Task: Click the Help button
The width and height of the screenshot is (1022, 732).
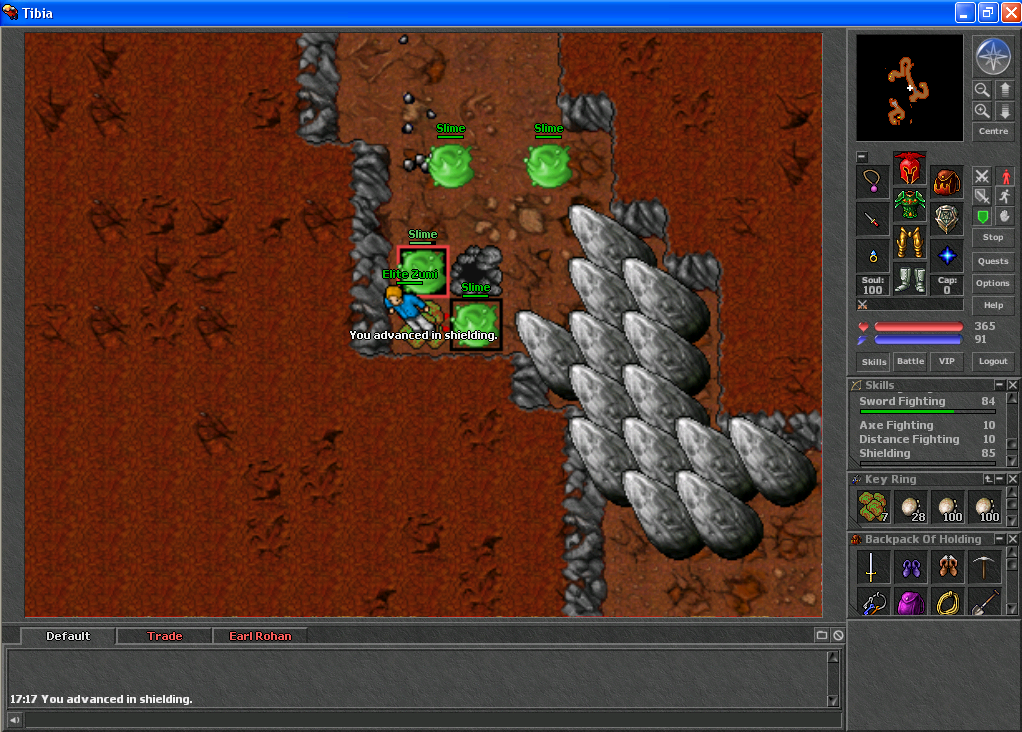Action: coord(993,305)
